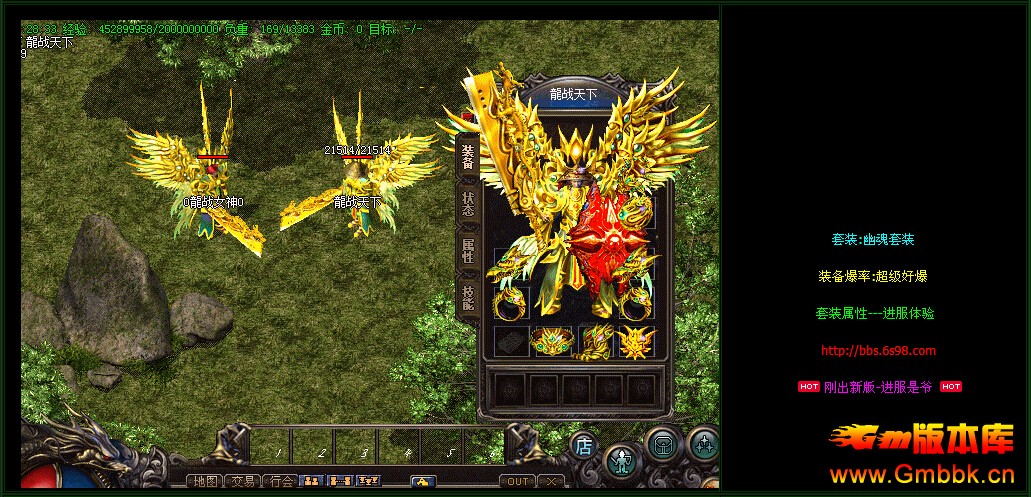
Task: Click the OUT logout button
Action: pyautogui.click(x=517, y=481)
